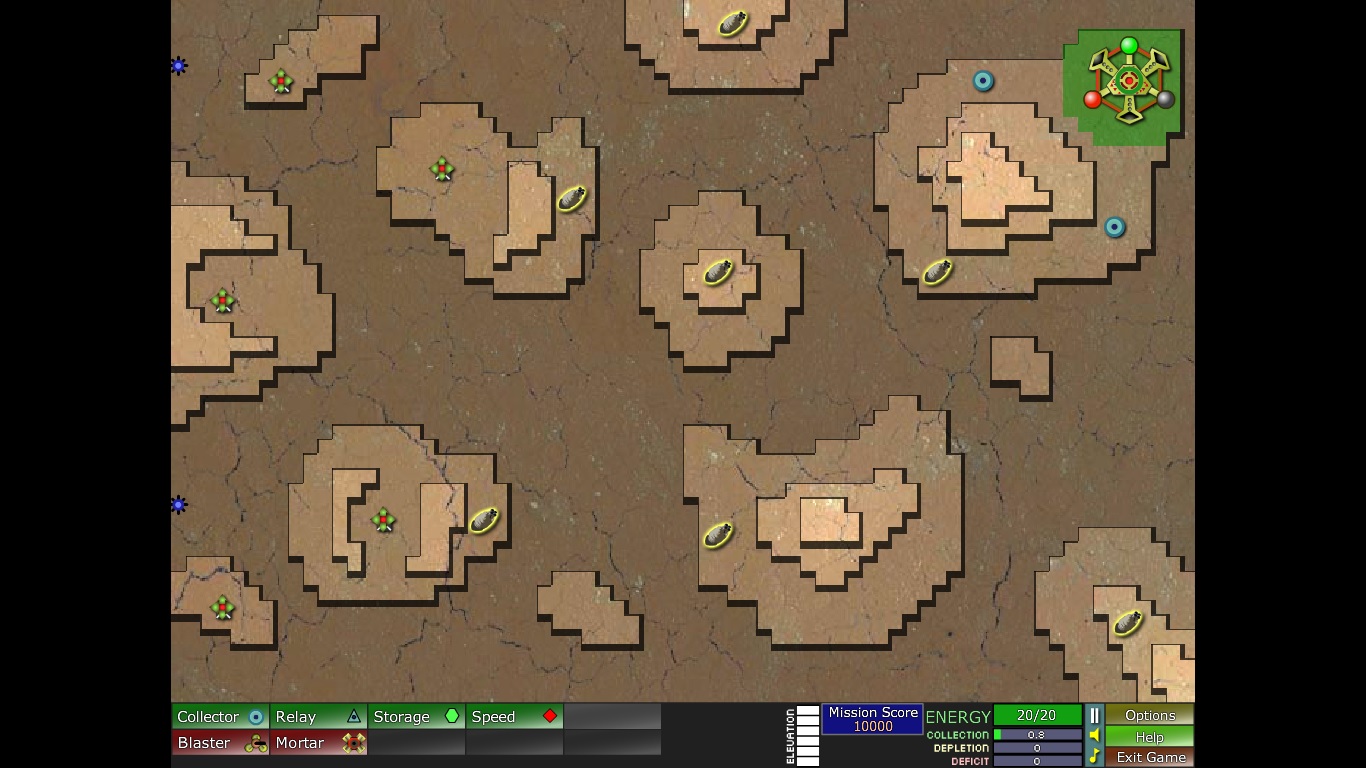Pause the game with the pause icon

1094,715
